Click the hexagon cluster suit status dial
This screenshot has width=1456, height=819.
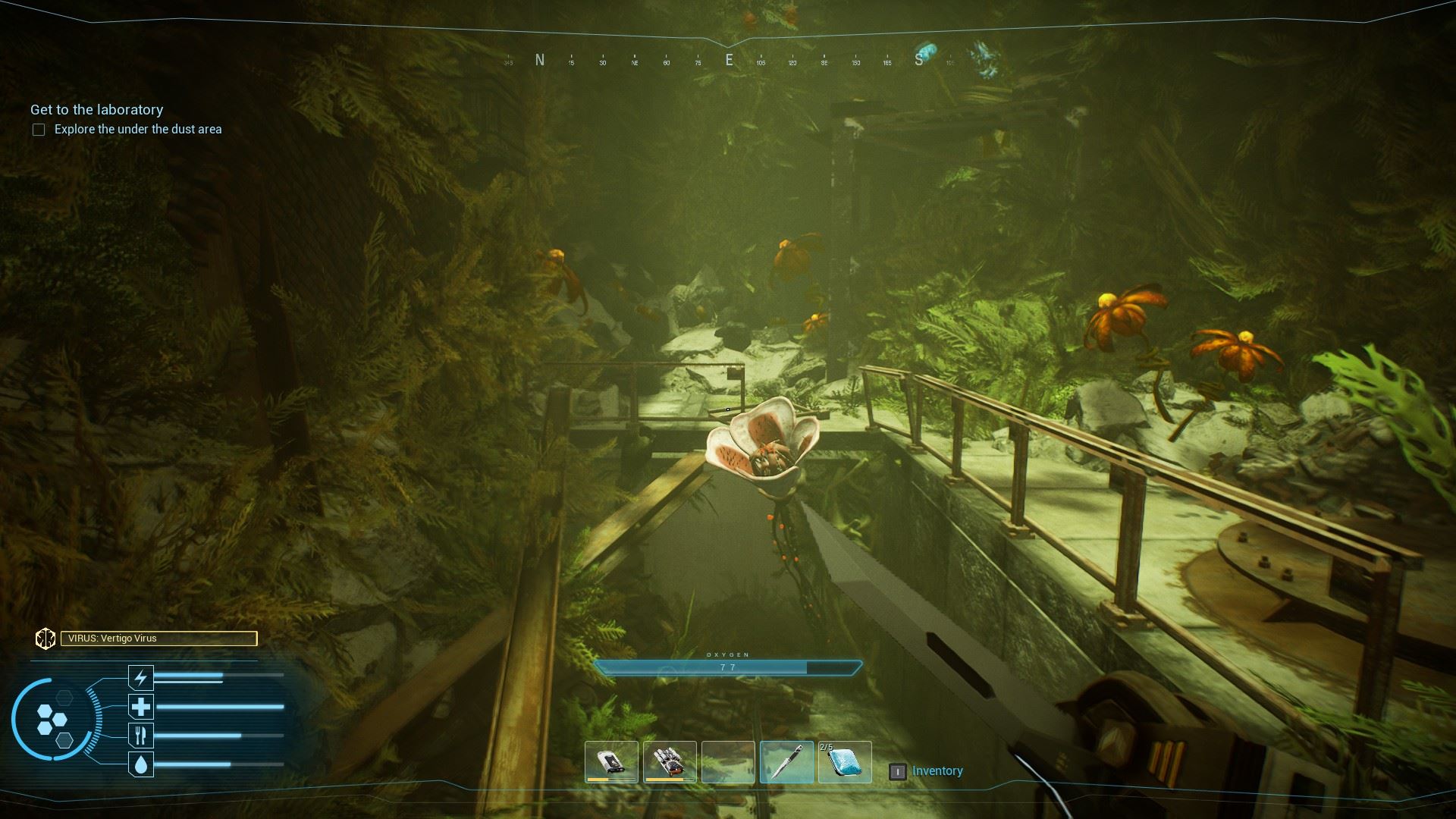click(x=52, y=720)
